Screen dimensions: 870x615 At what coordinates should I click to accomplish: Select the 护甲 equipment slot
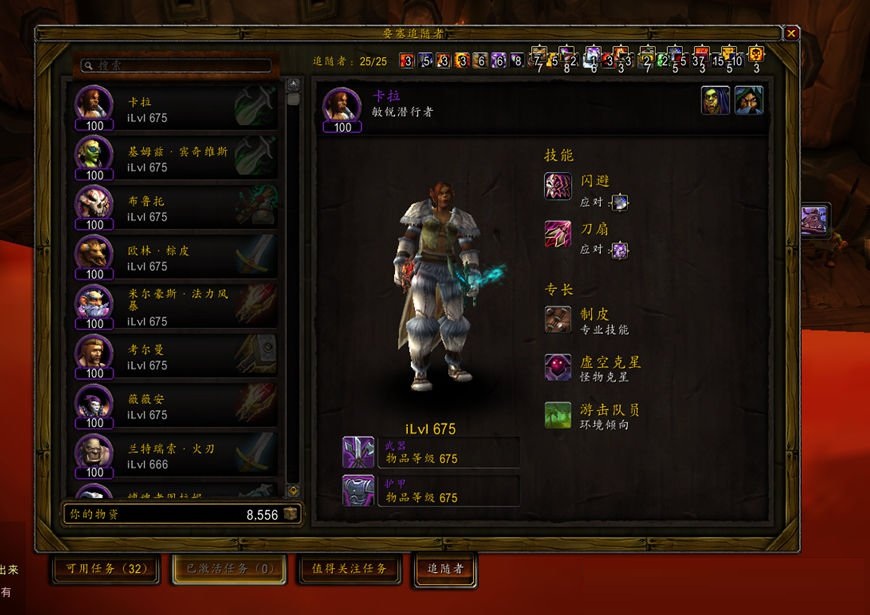(x=358, y=490)
